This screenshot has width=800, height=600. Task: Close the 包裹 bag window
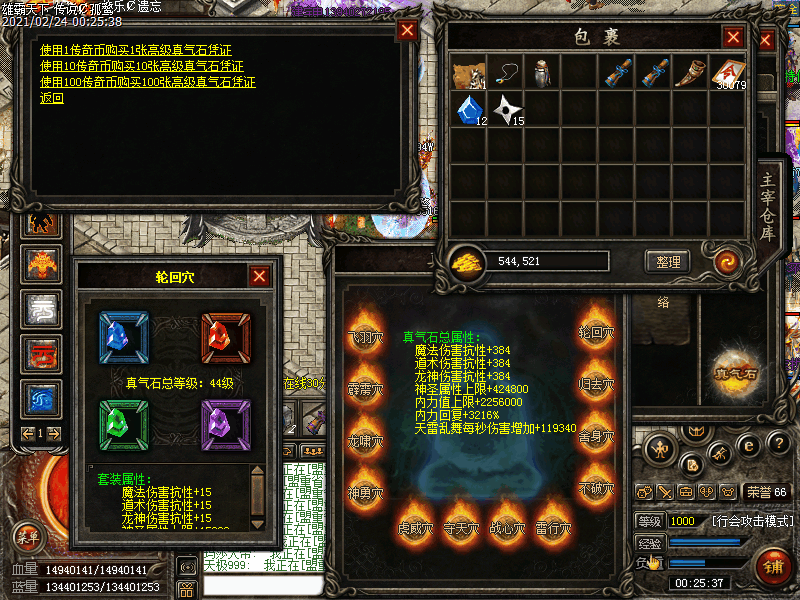734,37
